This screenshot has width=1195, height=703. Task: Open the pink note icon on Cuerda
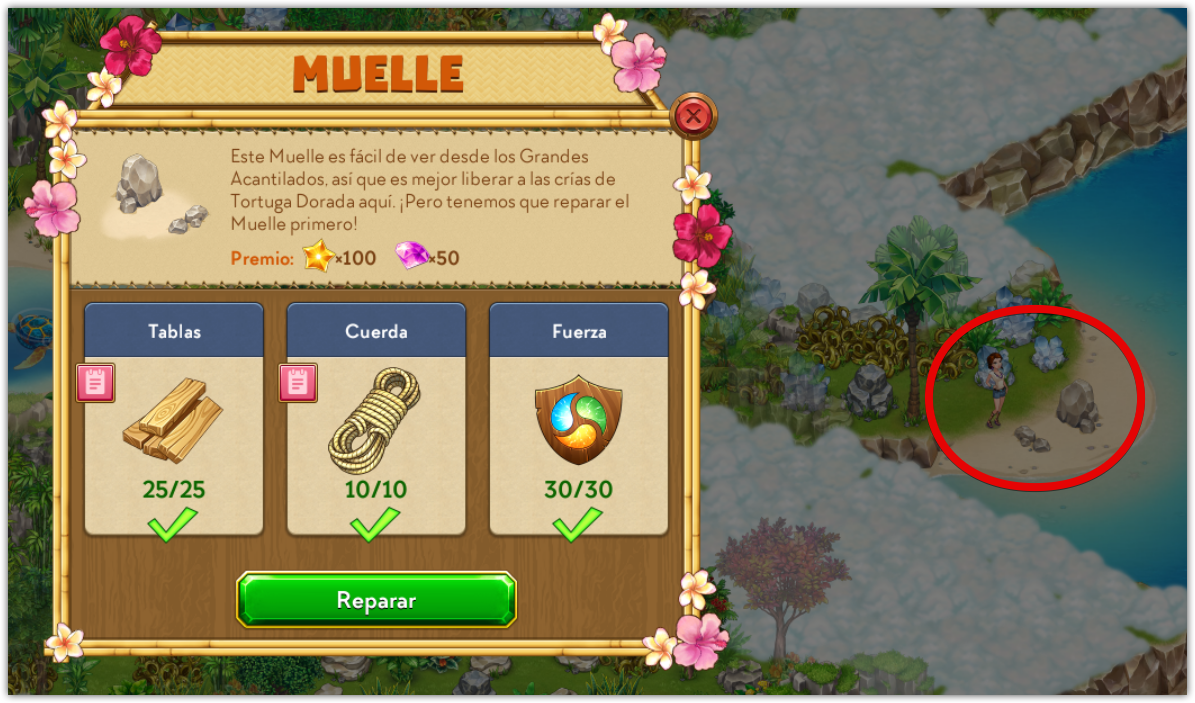(x=298, y=382)
